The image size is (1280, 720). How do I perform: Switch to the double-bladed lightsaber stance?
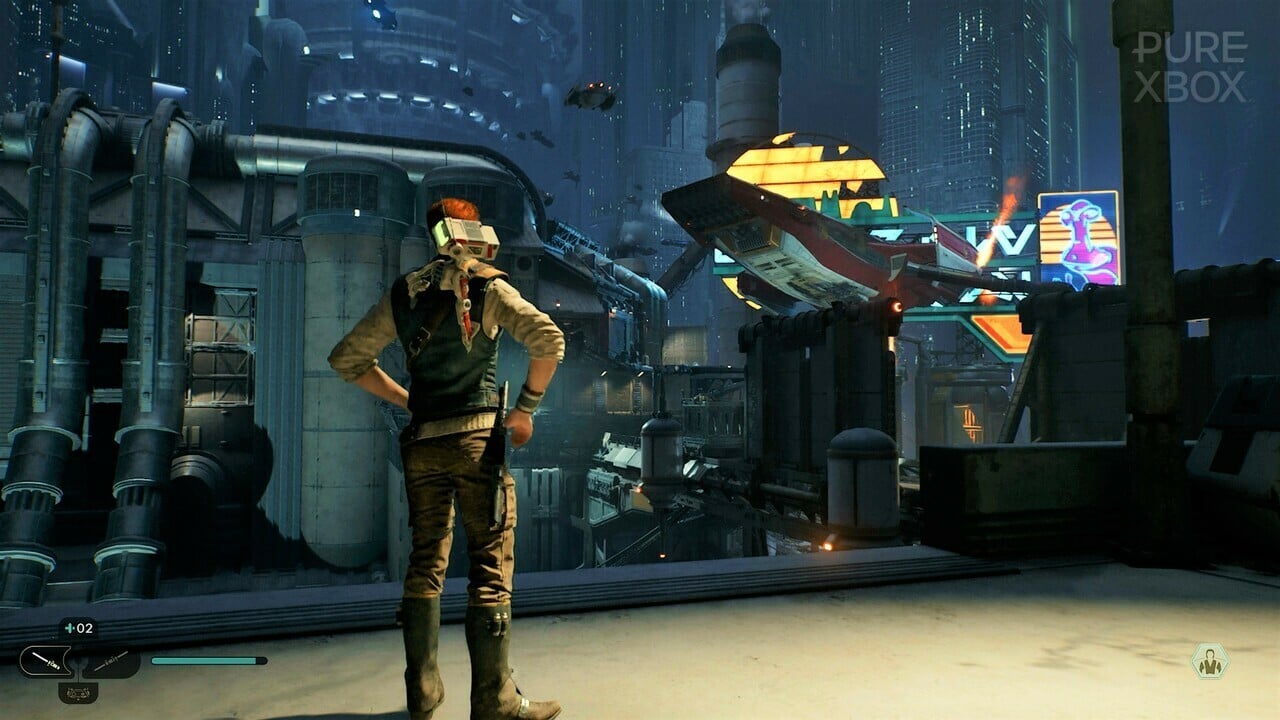click(x=110, y=661)
